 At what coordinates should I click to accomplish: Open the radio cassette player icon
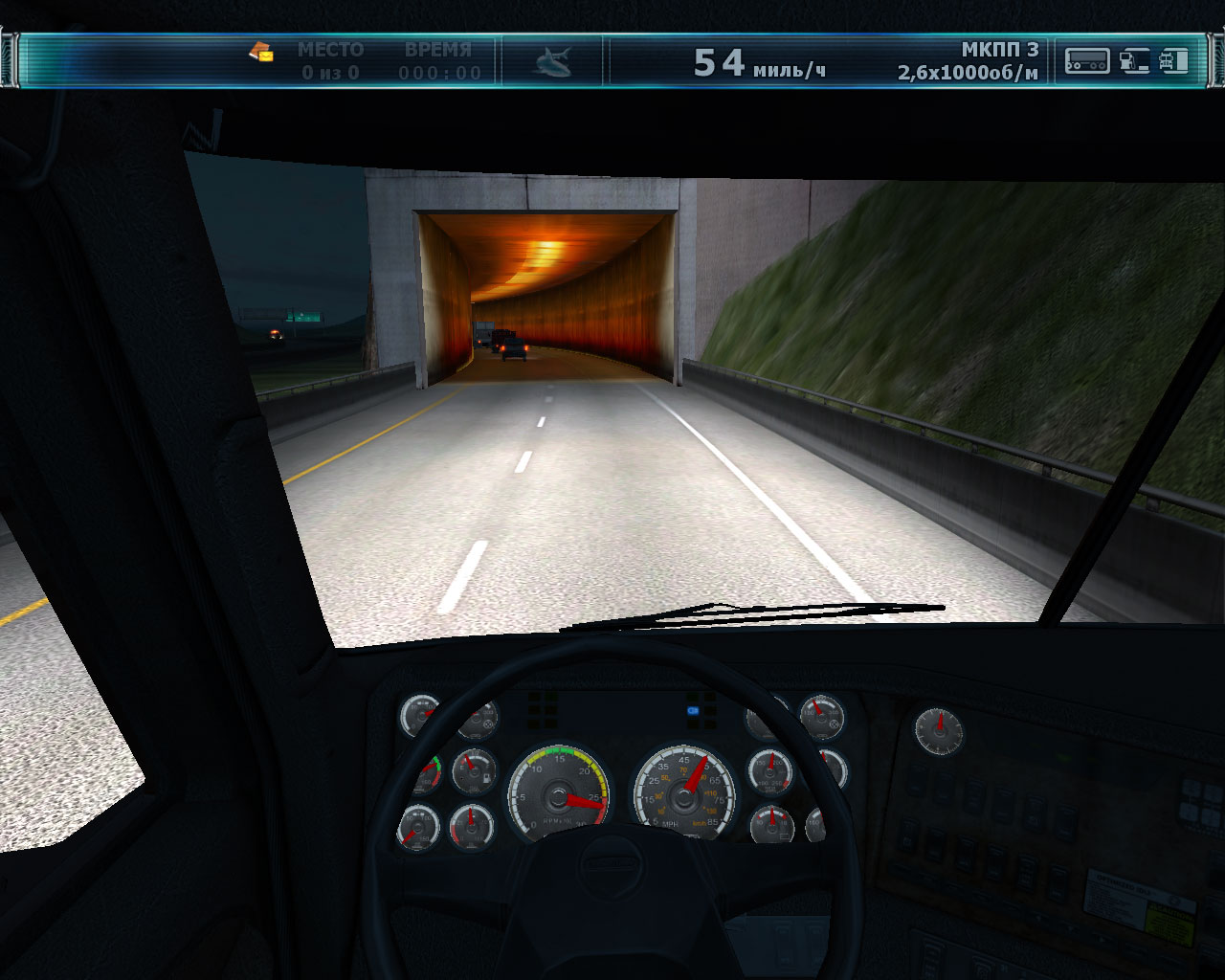coord(1087,61)
